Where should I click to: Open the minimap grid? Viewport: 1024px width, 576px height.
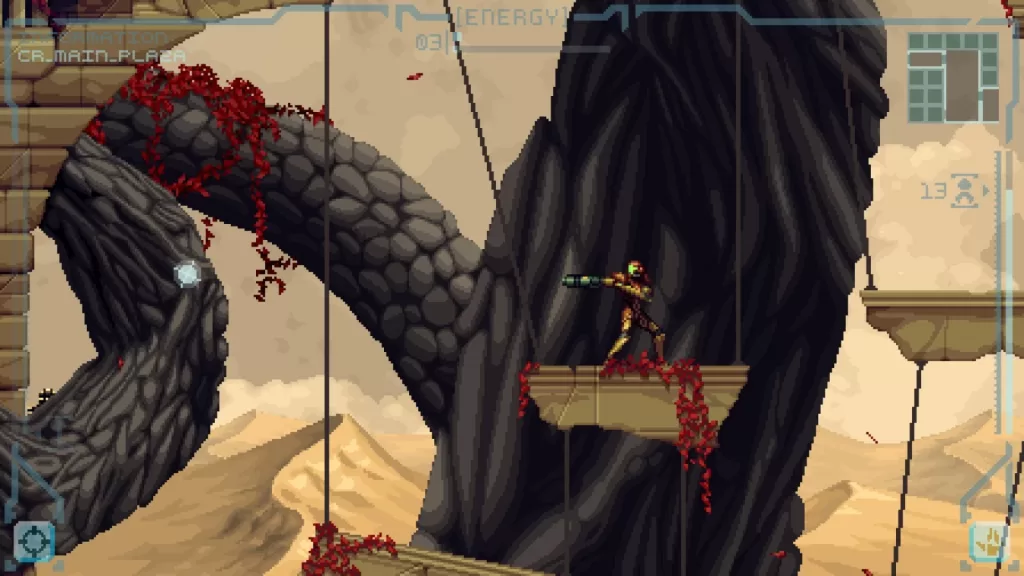click(952, 76)
